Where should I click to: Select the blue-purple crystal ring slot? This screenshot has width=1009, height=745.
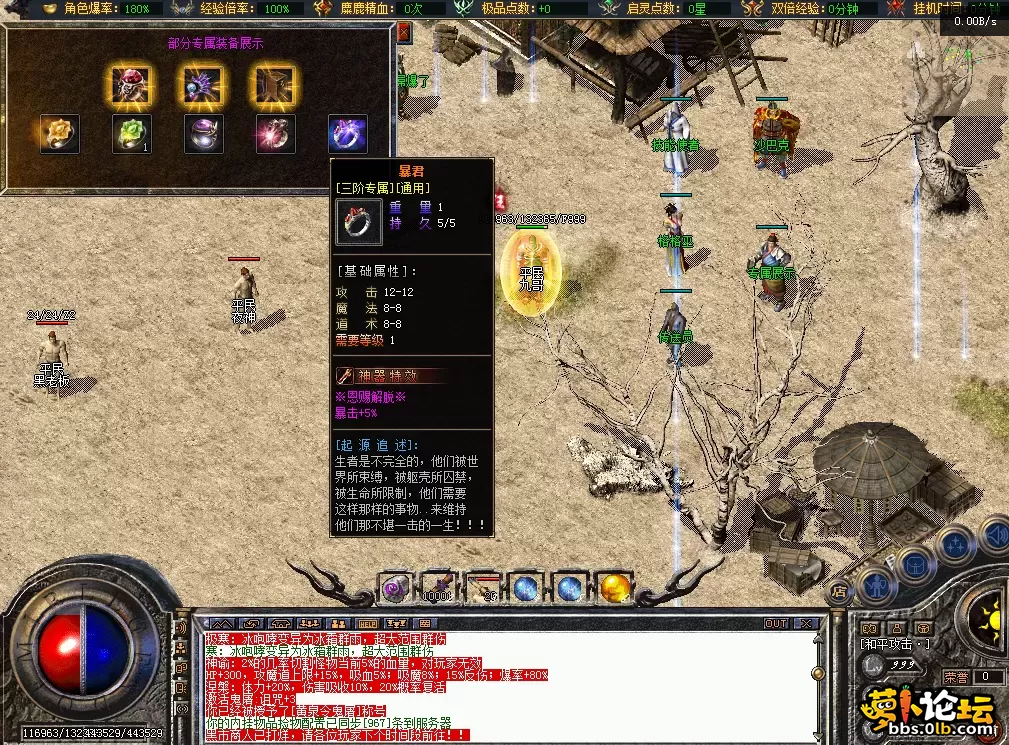[x=347, y=134]
